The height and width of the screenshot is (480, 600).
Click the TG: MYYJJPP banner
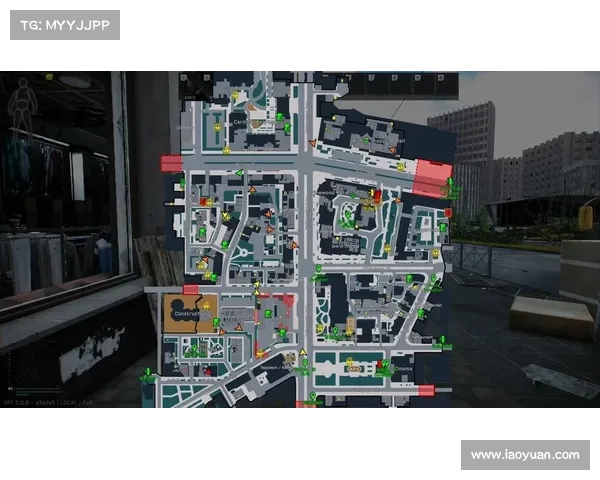coord(64,24)
